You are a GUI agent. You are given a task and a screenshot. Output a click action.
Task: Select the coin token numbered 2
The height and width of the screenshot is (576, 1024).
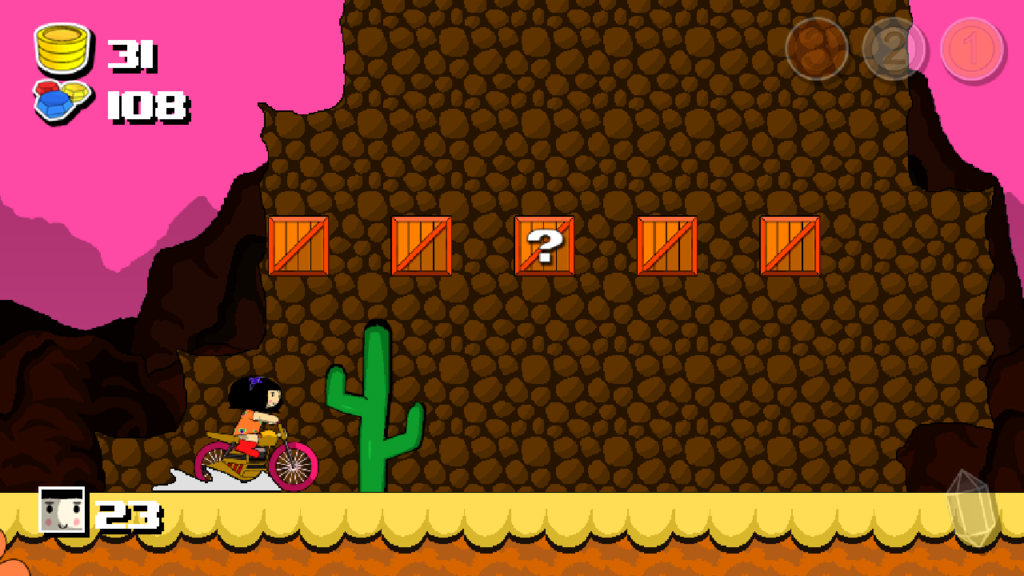pos(894,49)
